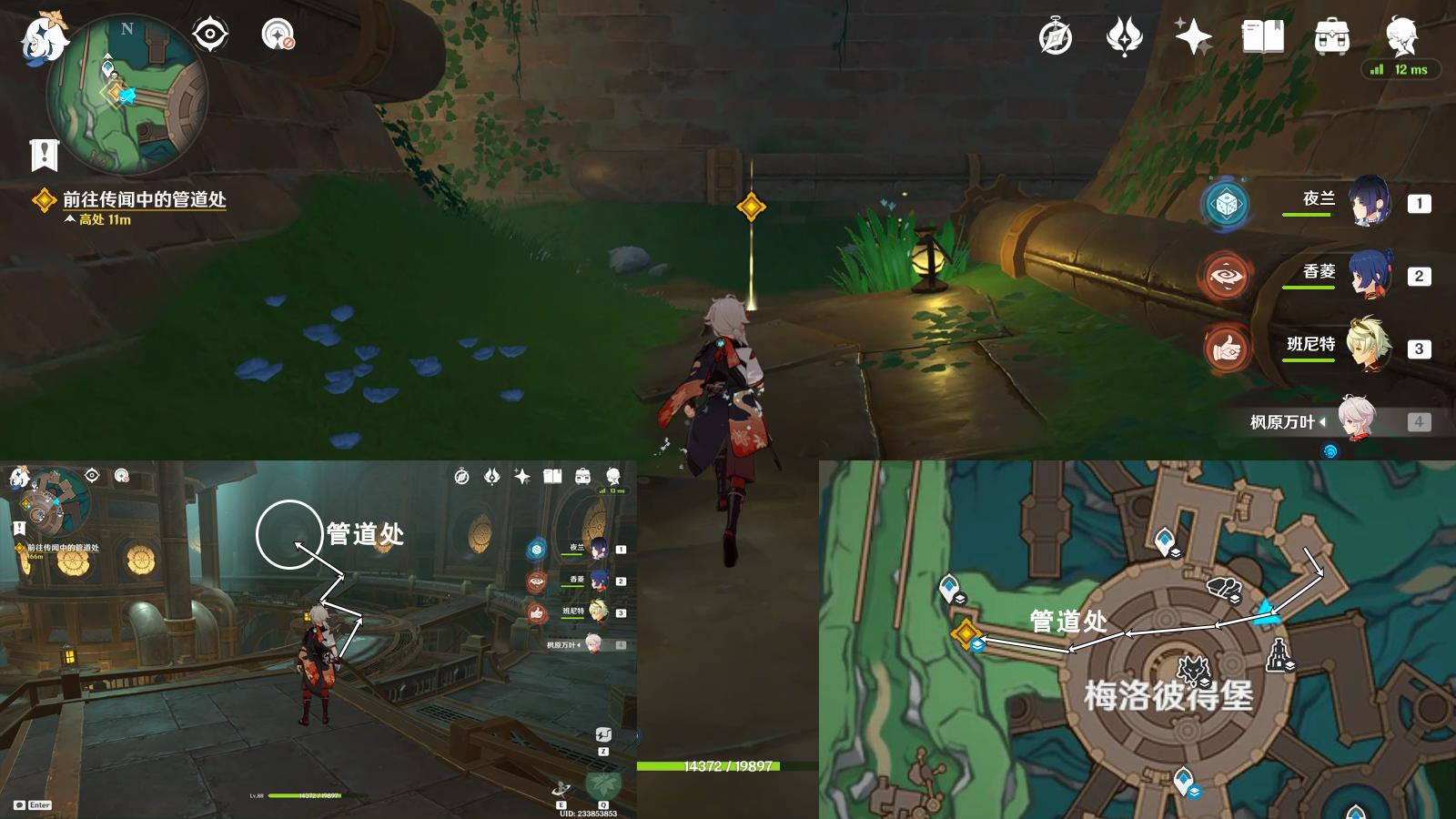Open the adventurer handbook book icon

click(x=1262, y=37)
